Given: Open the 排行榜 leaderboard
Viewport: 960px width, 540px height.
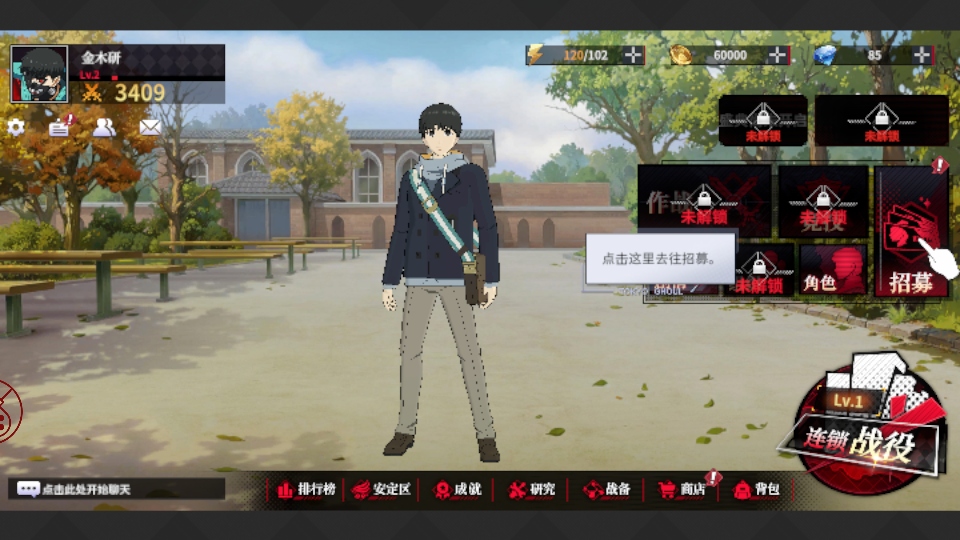Looking at the screenshot, I should 306,489.
